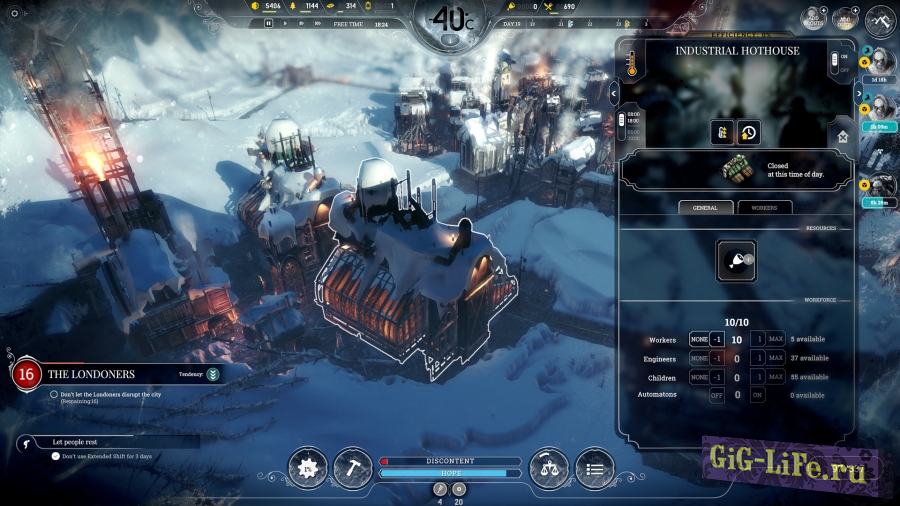Open the Technology tree gear button
This screenshot has height=506, width=900.
coord(308,467)
